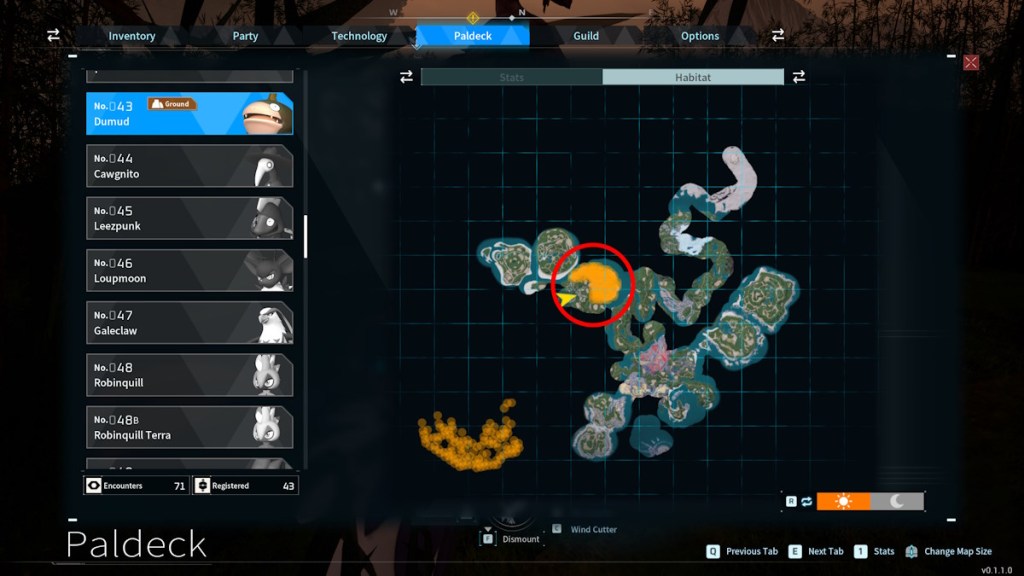The image size is (1024, 576).
Task: Open the Technology tab
Action: 359,36
